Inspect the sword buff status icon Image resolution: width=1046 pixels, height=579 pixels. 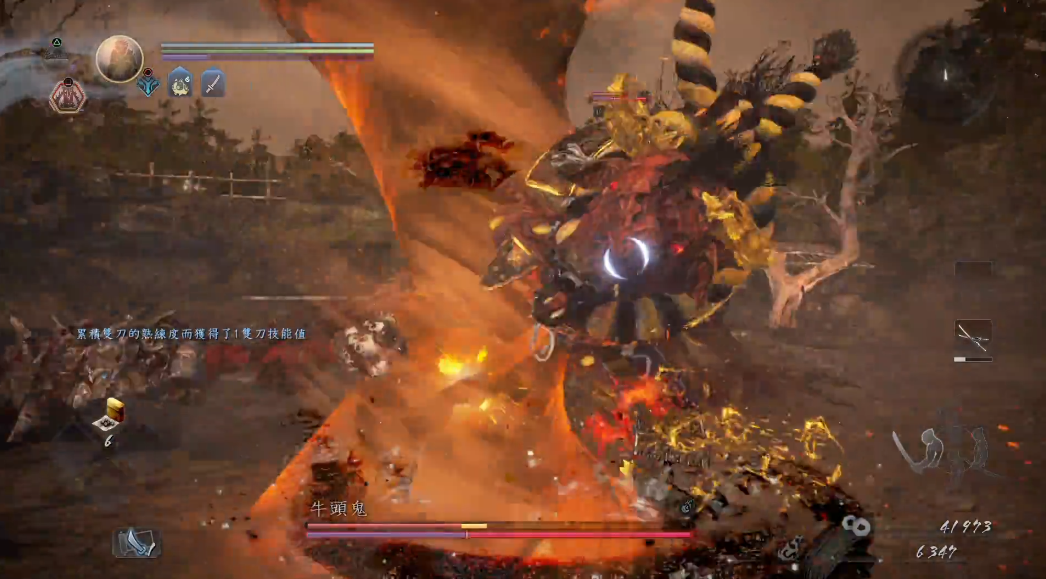click(x=212, y=83)
